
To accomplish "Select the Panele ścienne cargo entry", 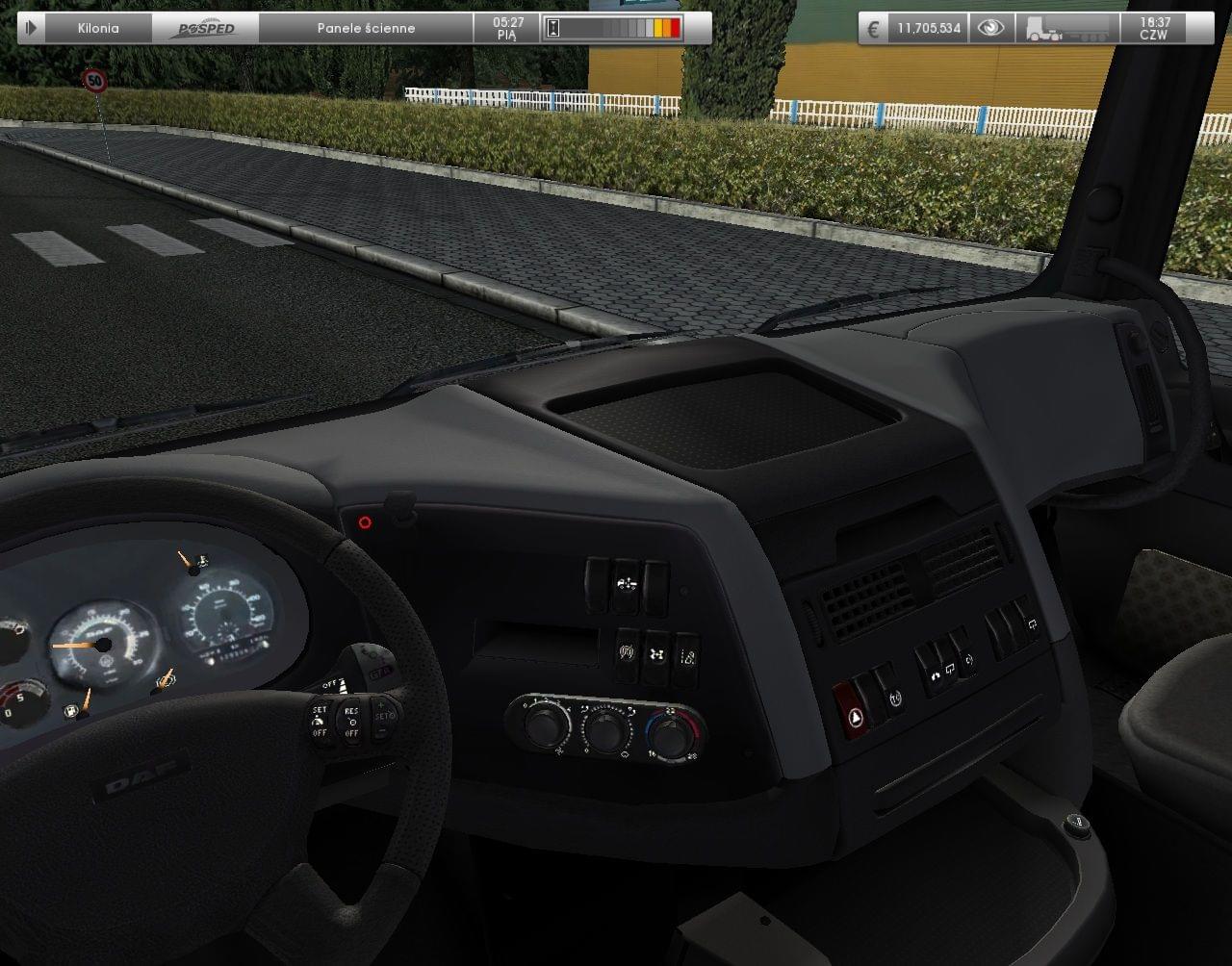I will click(366, 28).
